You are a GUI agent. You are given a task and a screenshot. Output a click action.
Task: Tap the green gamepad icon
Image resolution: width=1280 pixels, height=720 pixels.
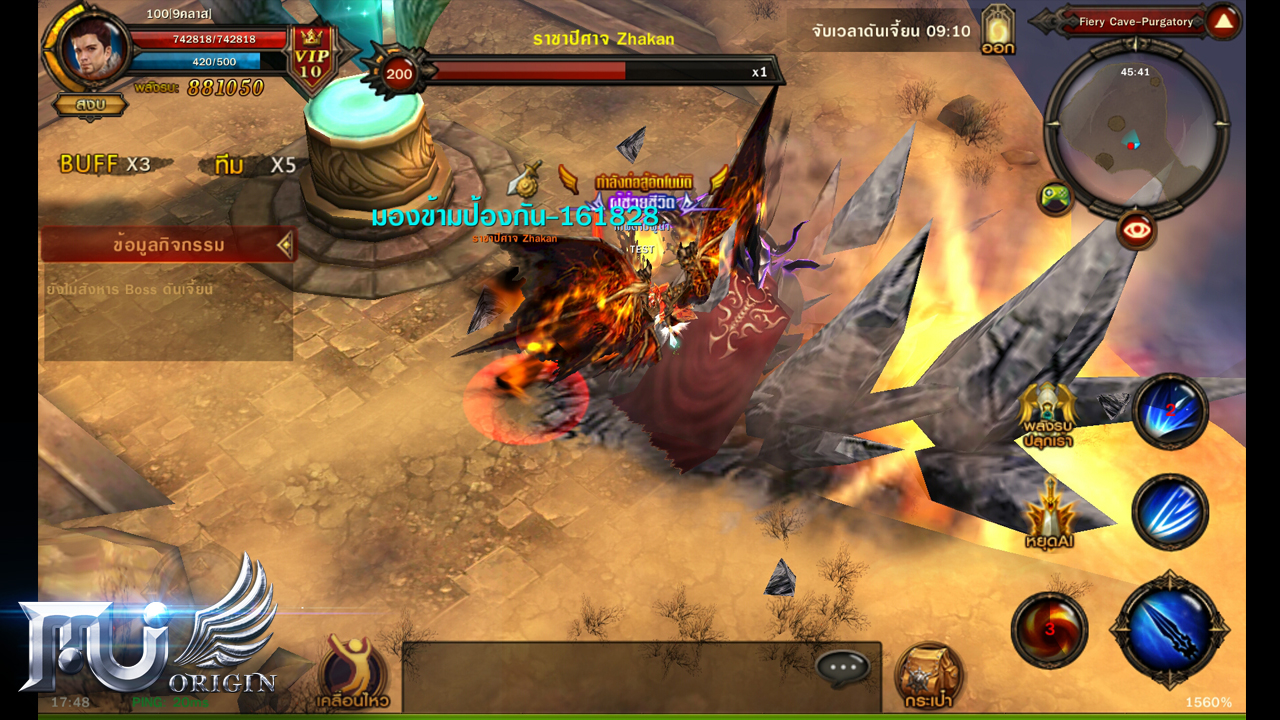(1055, 197)
